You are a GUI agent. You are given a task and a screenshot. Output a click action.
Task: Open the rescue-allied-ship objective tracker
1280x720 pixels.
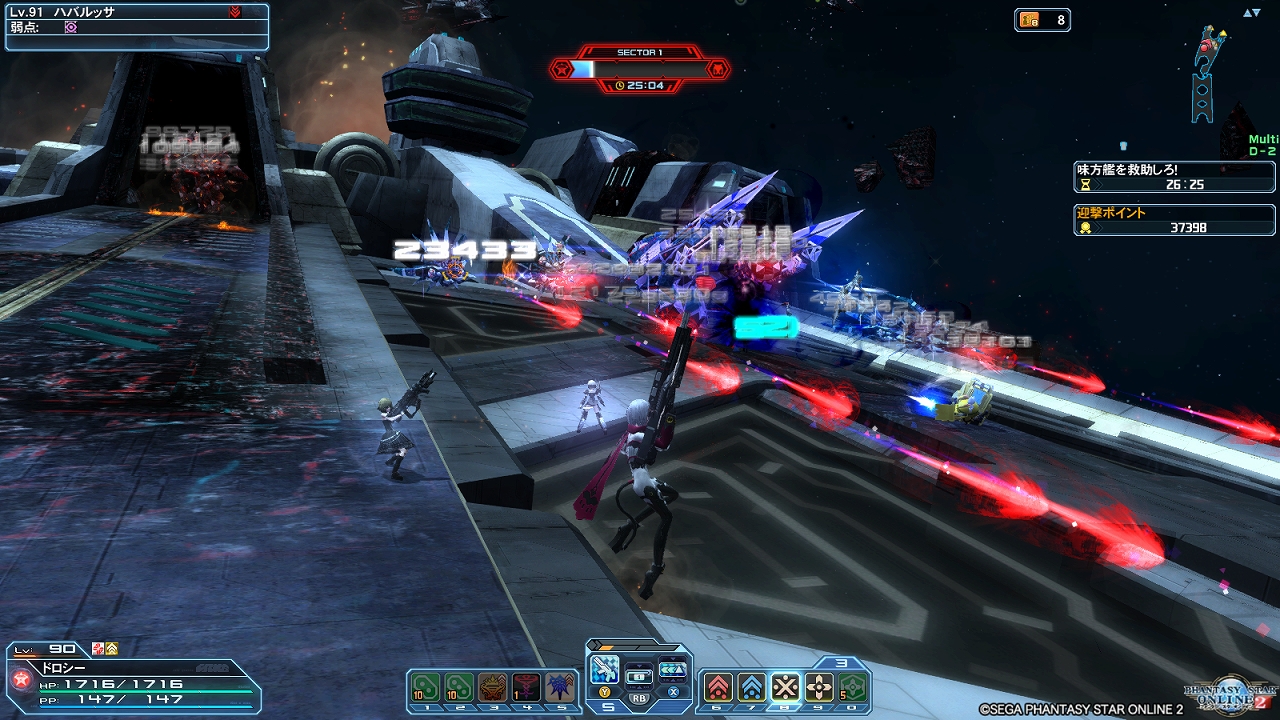(x=1175, y=177)
